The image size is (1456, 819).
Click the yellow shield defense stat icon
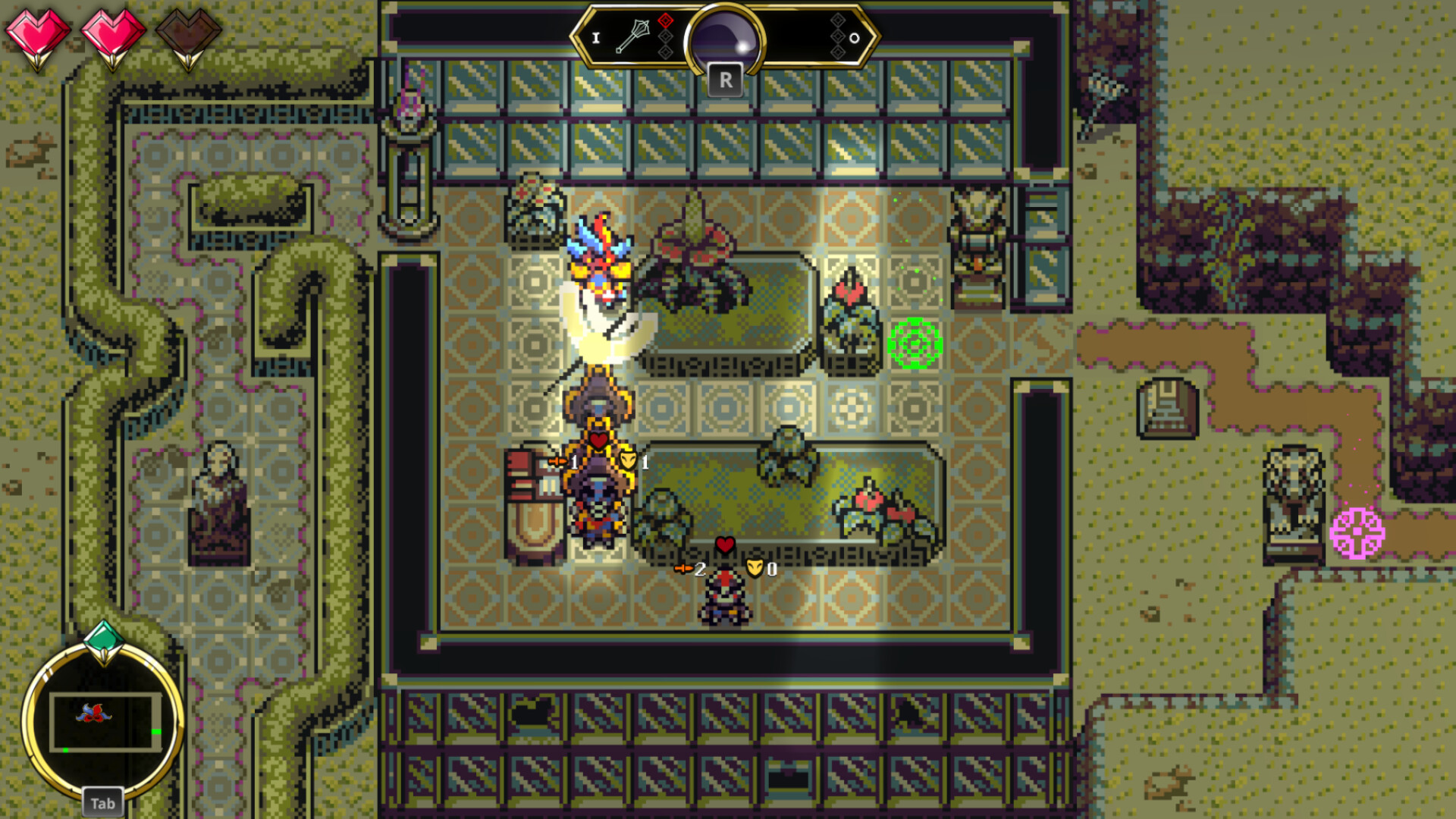pyautogui.click(x=628, y=460)
